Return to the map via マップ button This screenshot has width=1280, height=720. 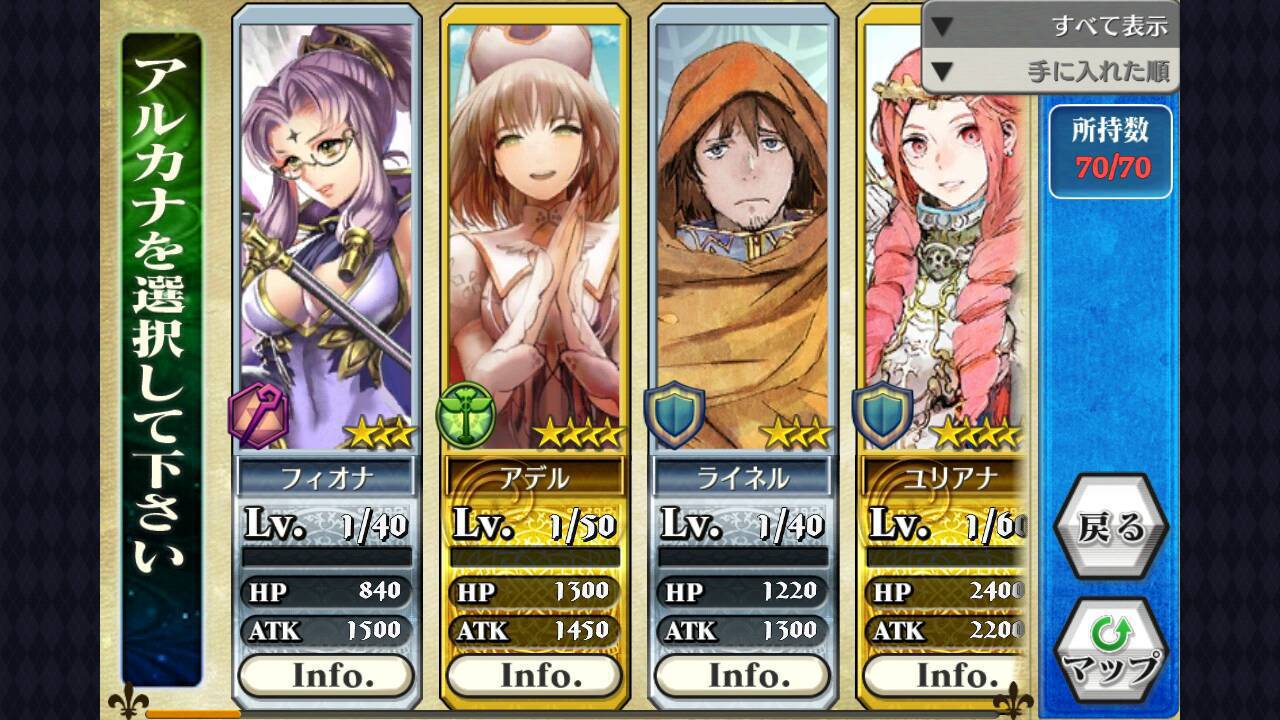tap(1110, 652)
